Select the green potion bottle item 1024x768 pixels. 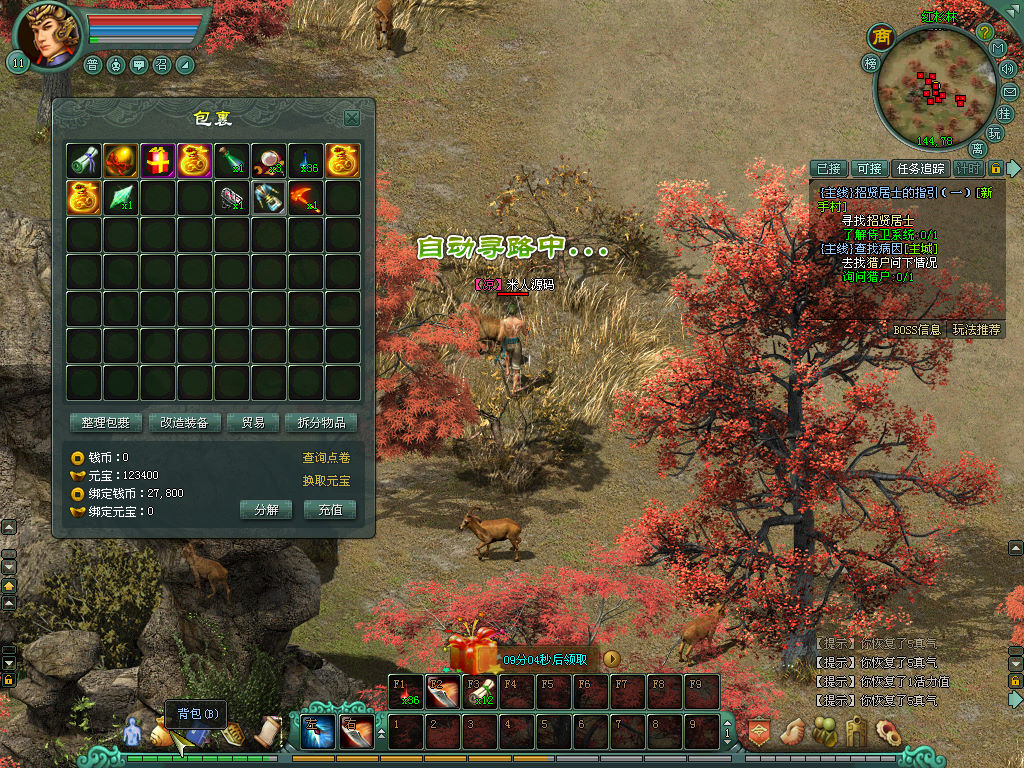[x=232, y=160]
